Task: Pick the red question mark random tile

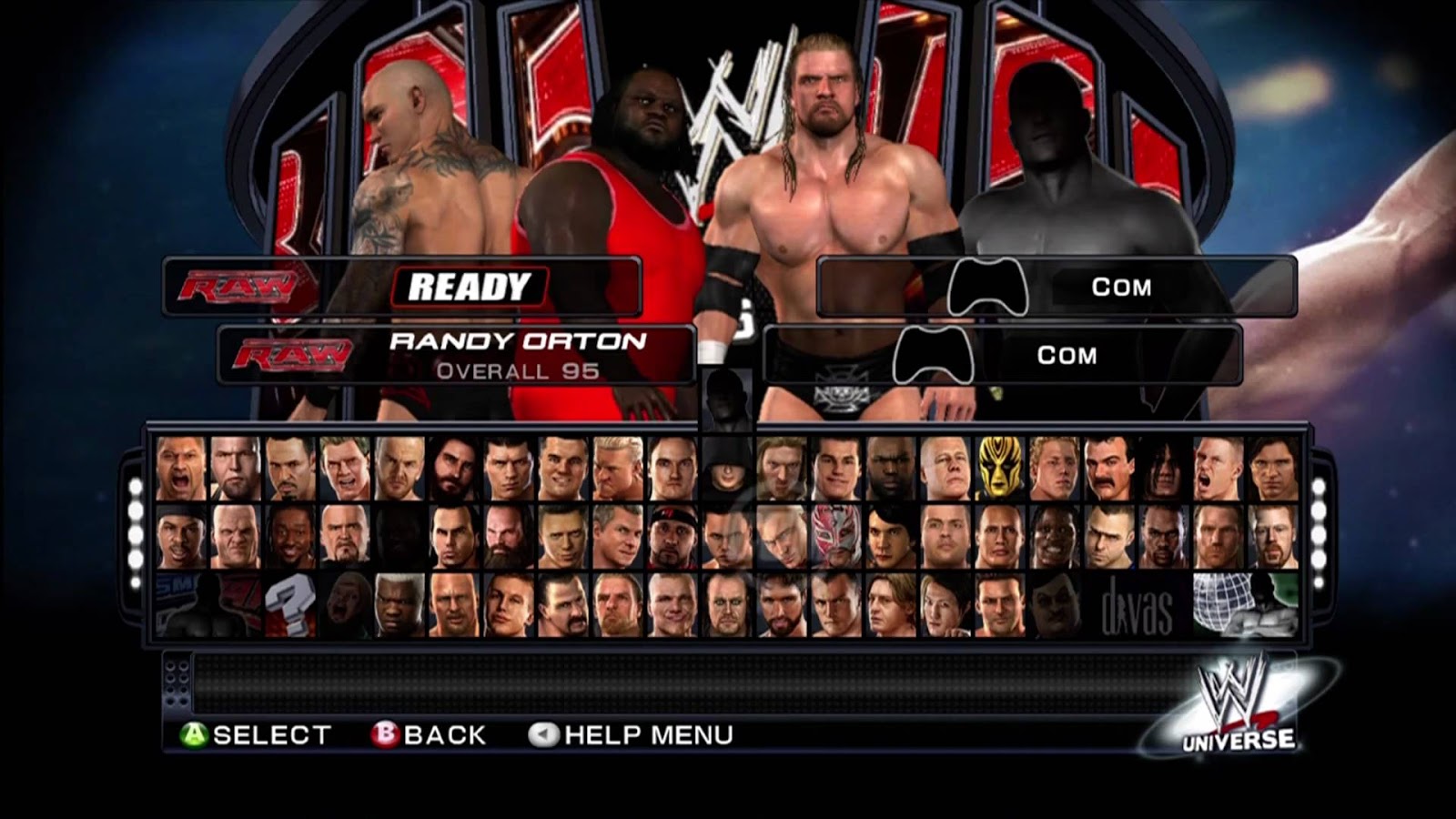Action: [x=289, y=606]
